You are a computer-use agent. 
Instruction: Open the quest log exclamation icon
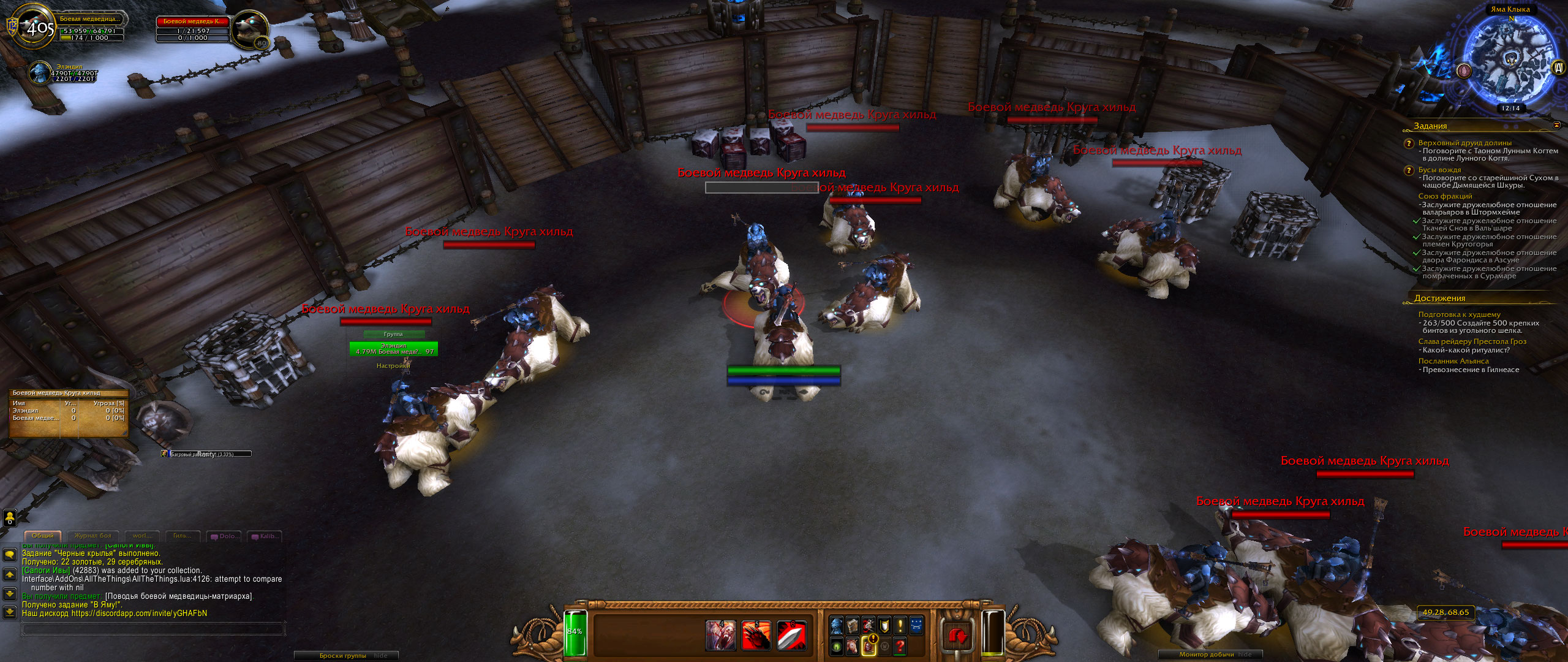click(x=900, y=626)
